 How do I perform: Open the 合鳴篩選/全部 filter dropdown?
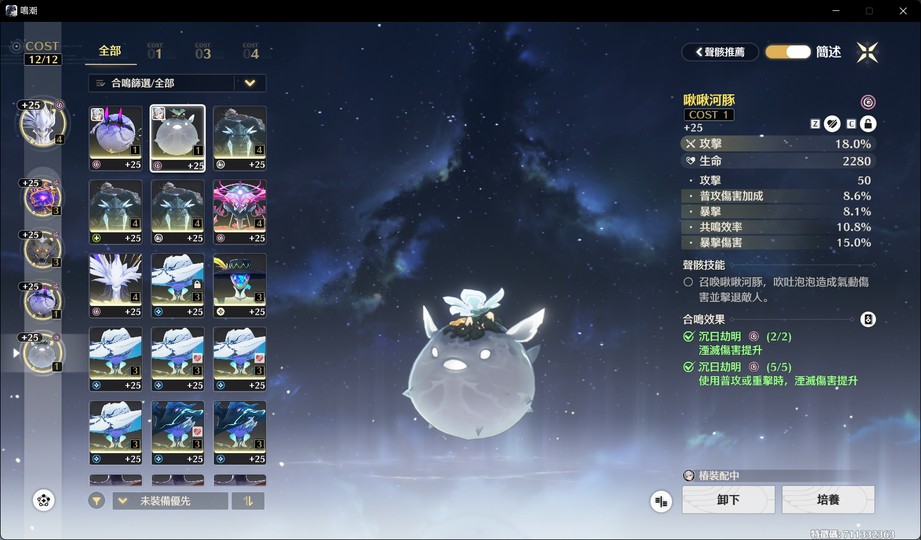pos(177,83)
